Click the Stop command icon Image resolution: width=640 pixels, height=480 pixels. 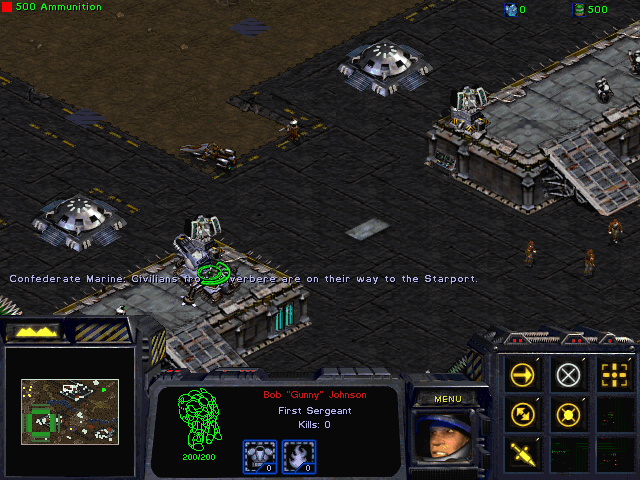tap(568, 375)
